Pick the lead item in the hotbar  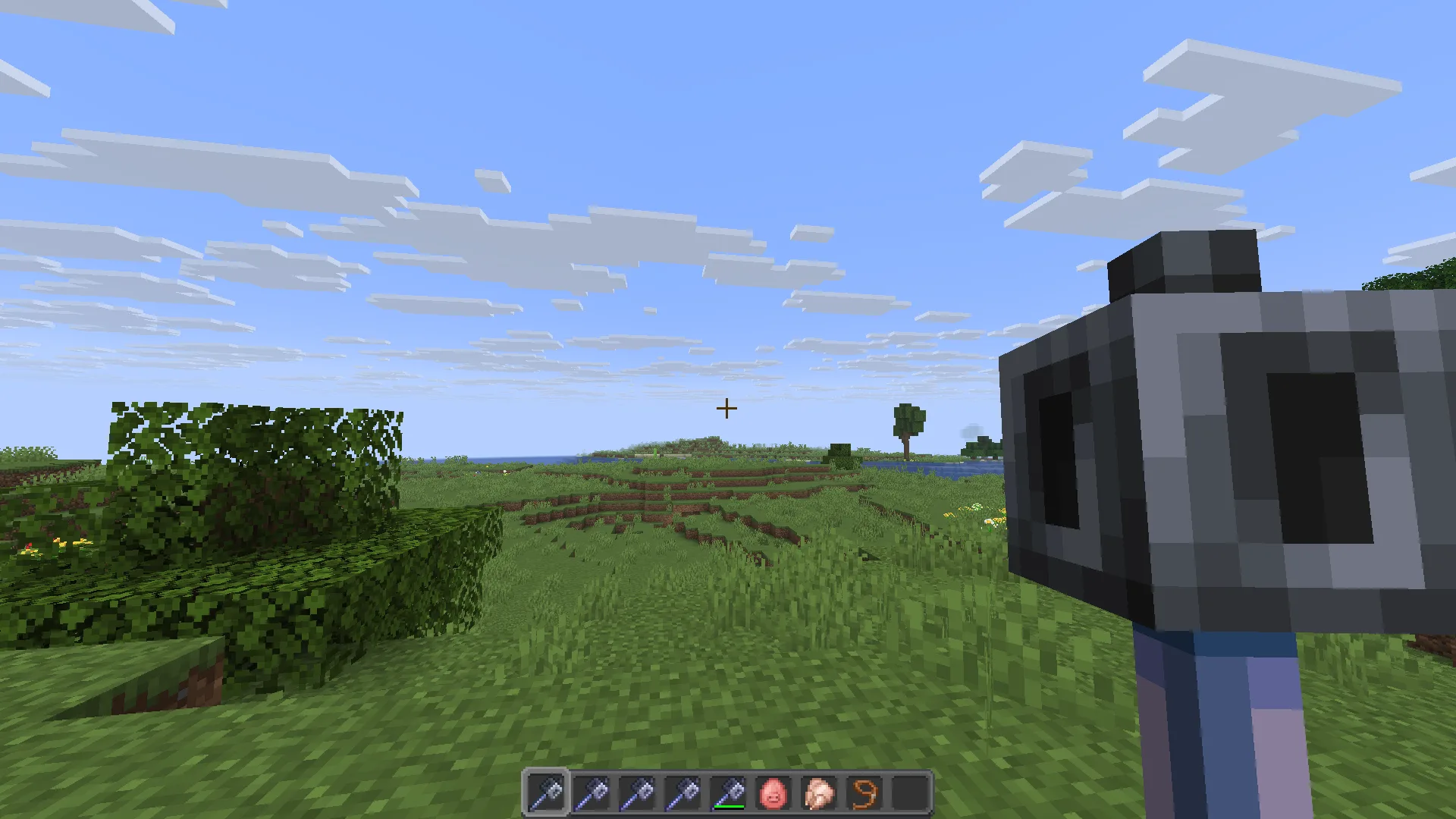[864, 793]
